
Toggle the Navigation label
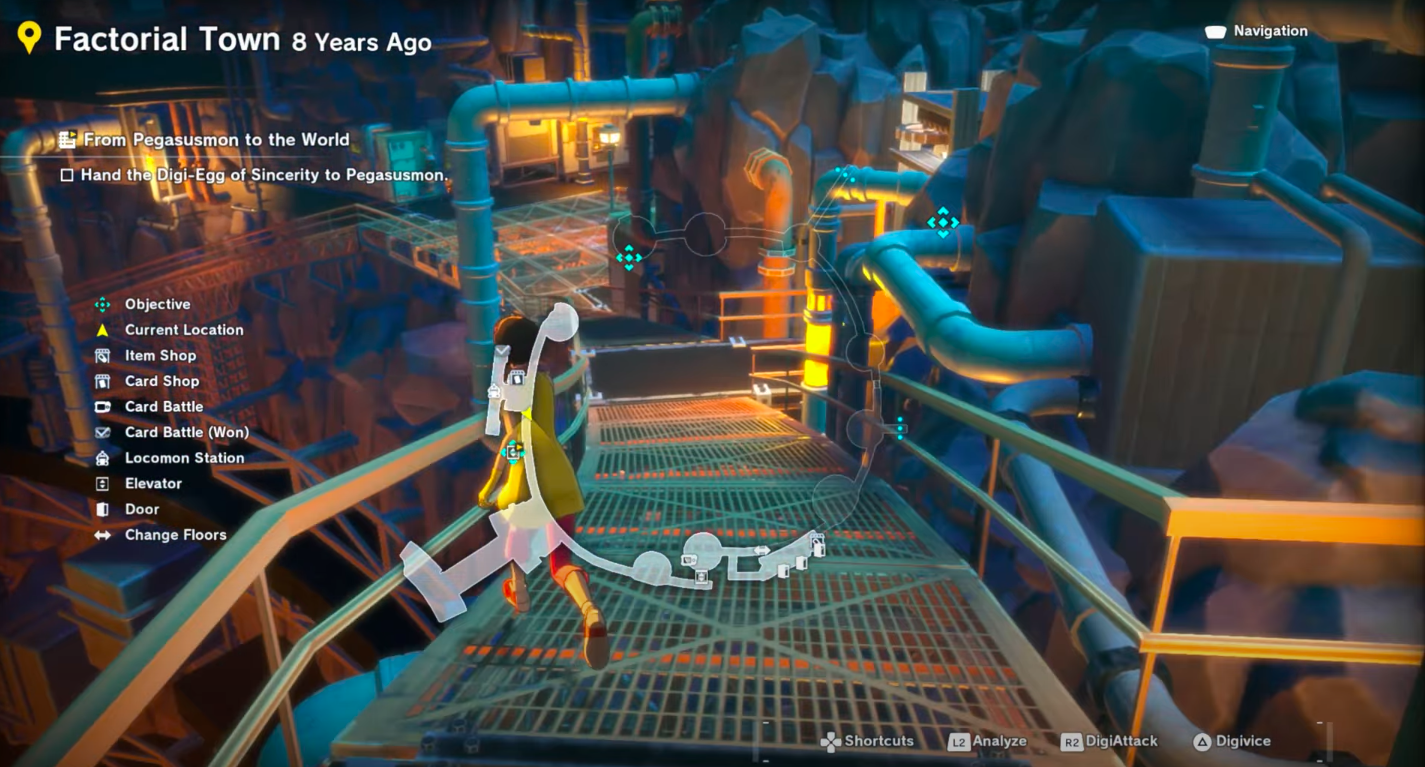1269,31
